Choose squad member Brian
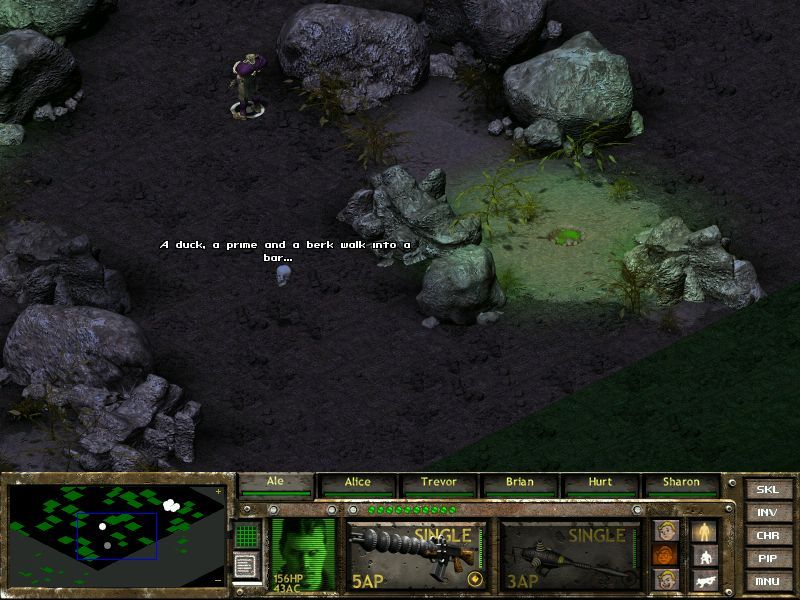This screenshot has height=600, width=800. (x=519, y=484)
